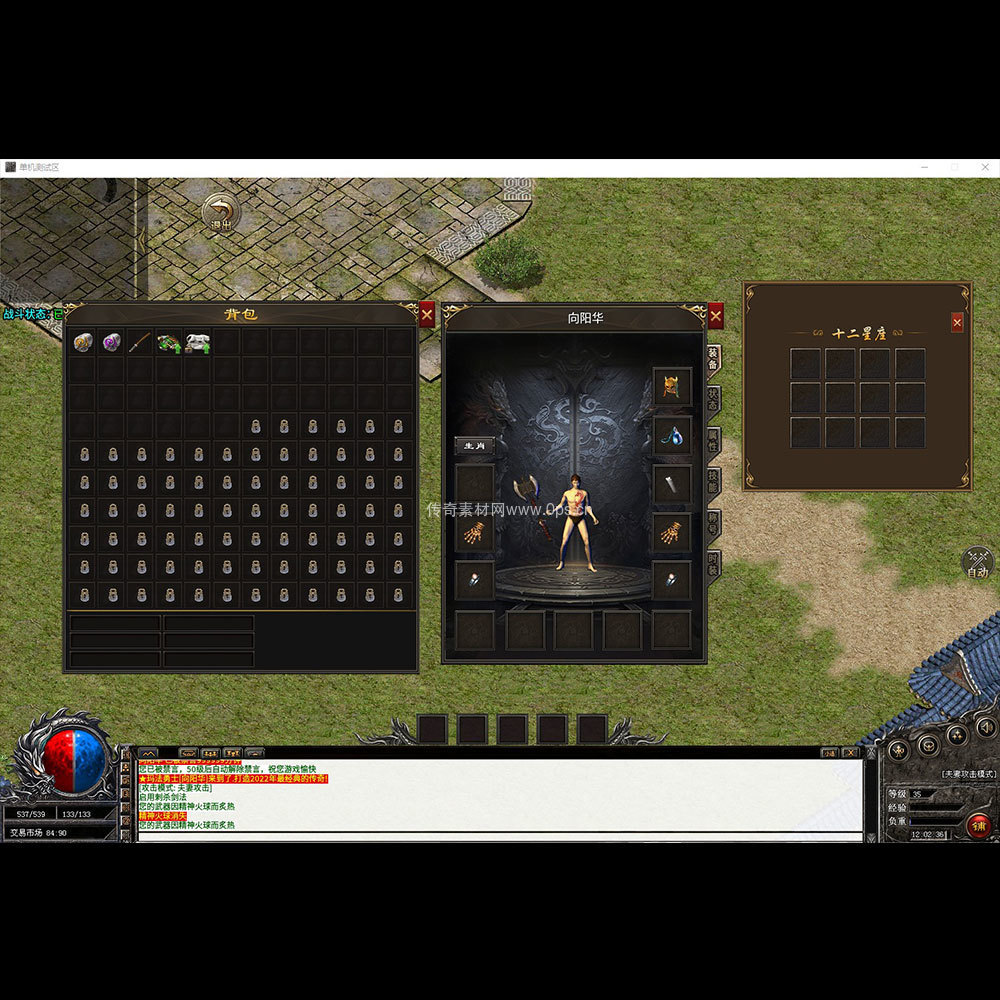Show the 技能 skills tab
Image resolution: width=1000 pixels, height=1000 pixels.
click(x=713, y=481)
